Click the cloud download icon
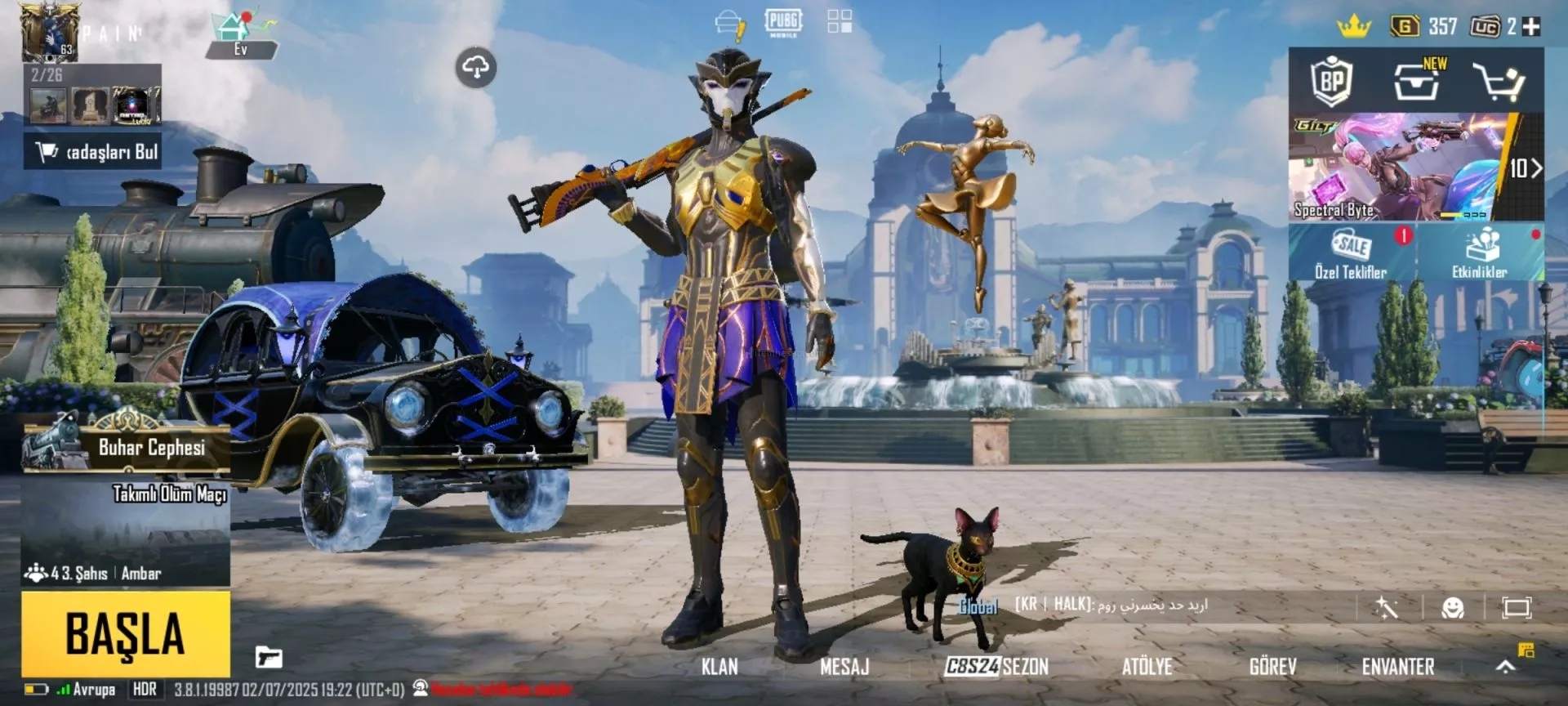The width and height of the screenshot is (1568, 706). click(476, 68)
